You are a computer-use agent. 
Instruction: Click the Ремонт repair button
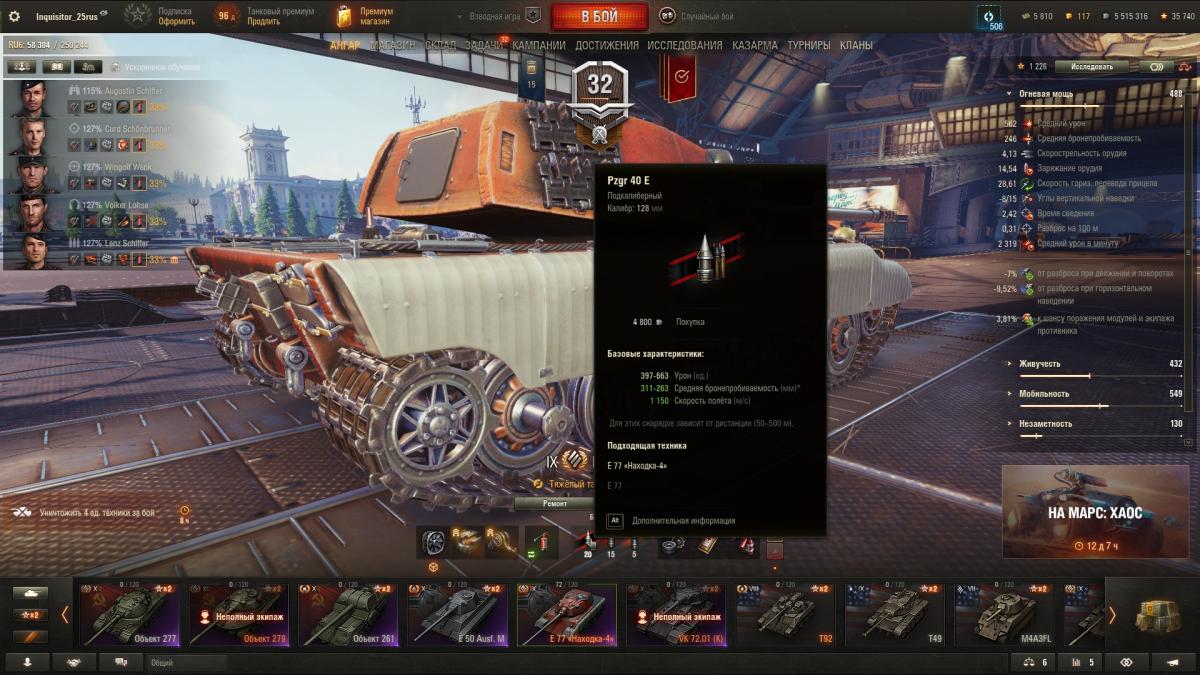(555, 504)
